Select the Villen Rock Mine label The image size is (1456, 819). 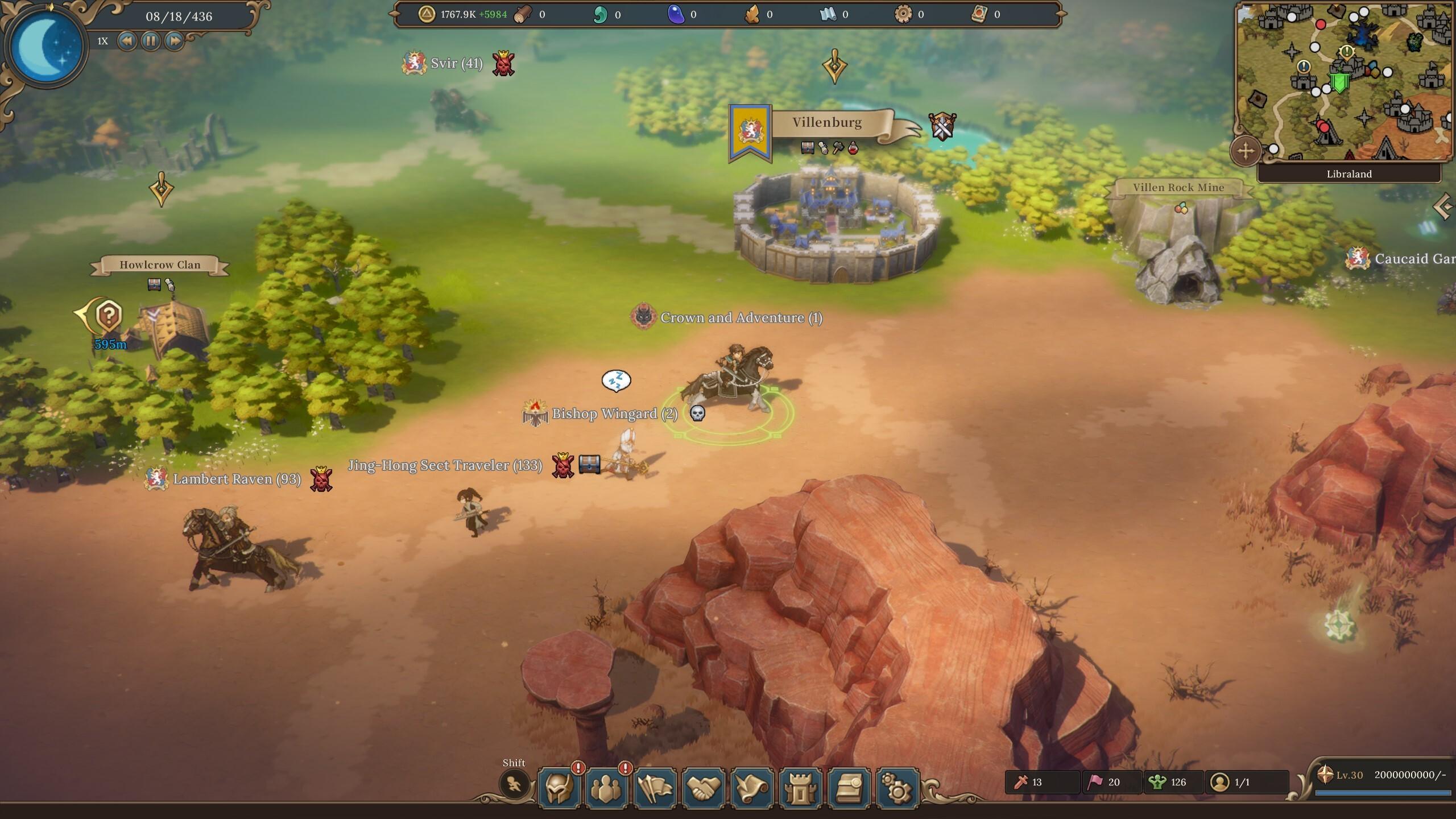click(1178, 188)
